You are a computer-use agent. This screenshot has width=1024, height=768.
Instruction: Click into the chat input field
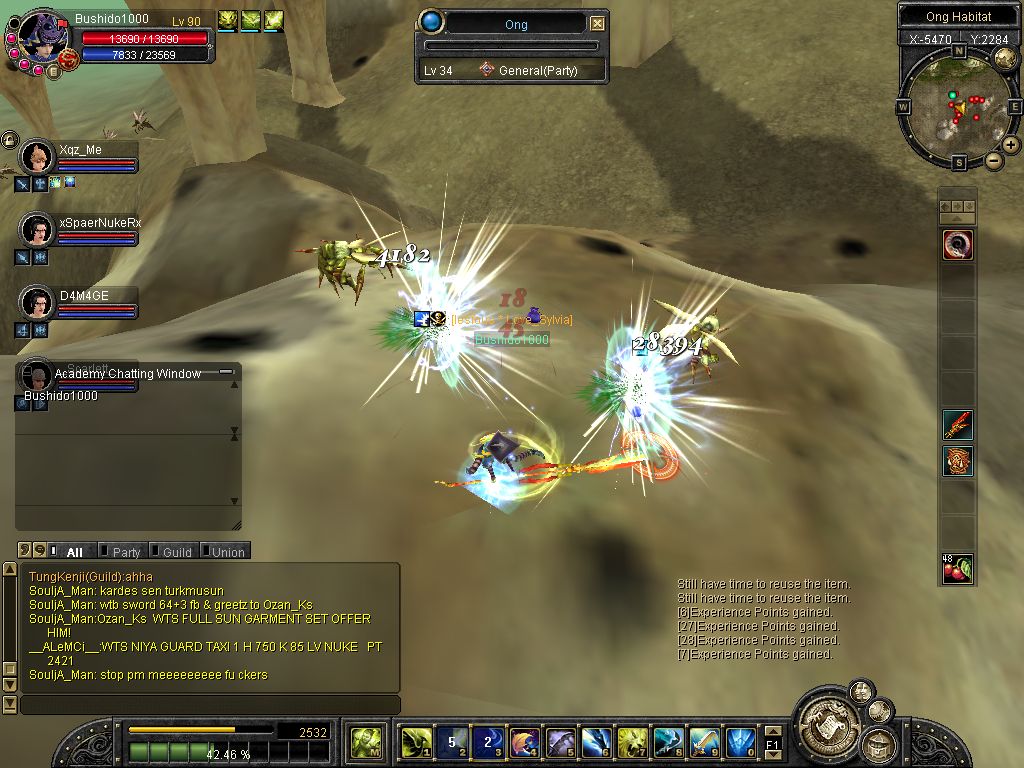coord(210,705)
